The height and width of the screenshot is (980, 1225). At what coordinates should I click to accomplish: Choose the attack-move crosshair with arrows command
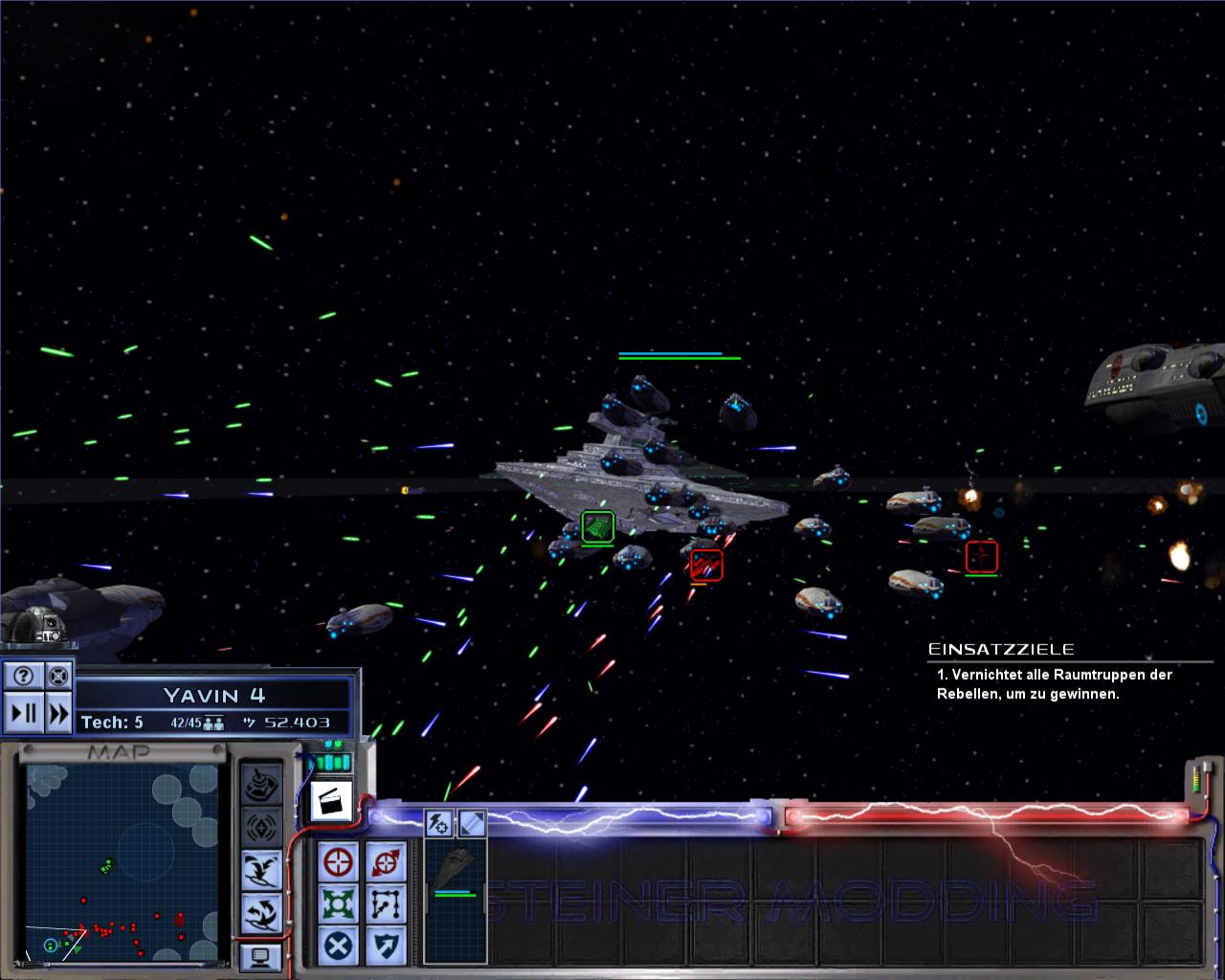tap(385, 862)
